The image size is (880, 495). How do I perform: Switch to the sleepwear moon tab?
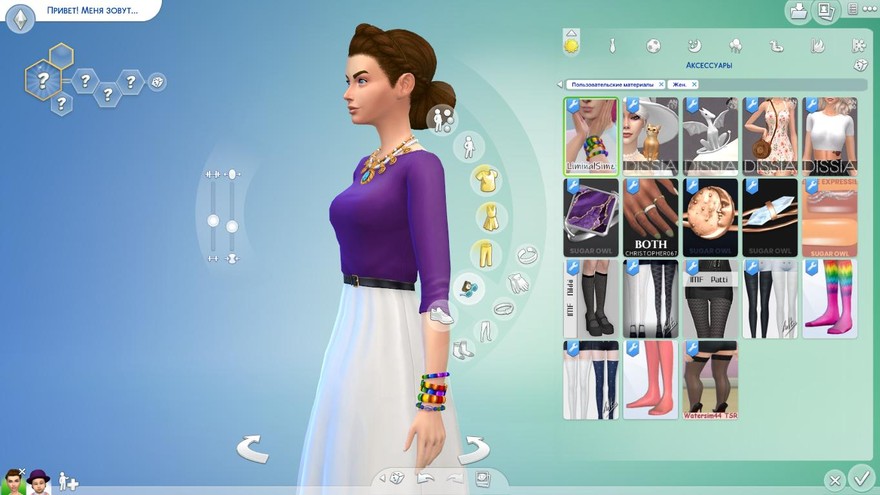point(694,46)
